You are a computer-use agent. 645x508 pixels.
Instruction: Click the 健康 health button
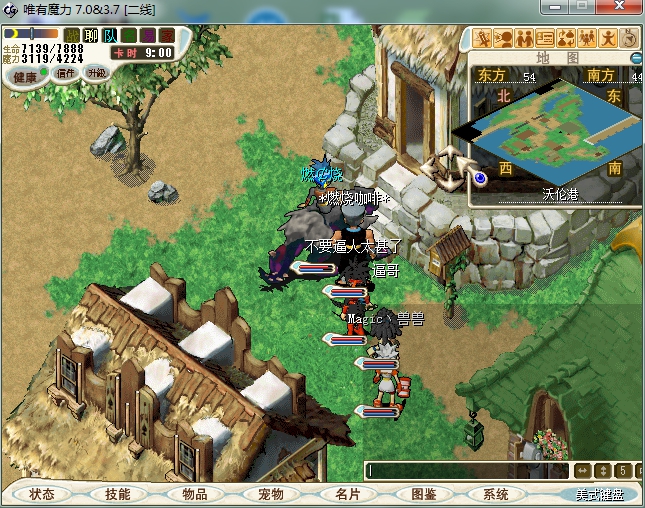pyautogui.click(x=26, y=77)
